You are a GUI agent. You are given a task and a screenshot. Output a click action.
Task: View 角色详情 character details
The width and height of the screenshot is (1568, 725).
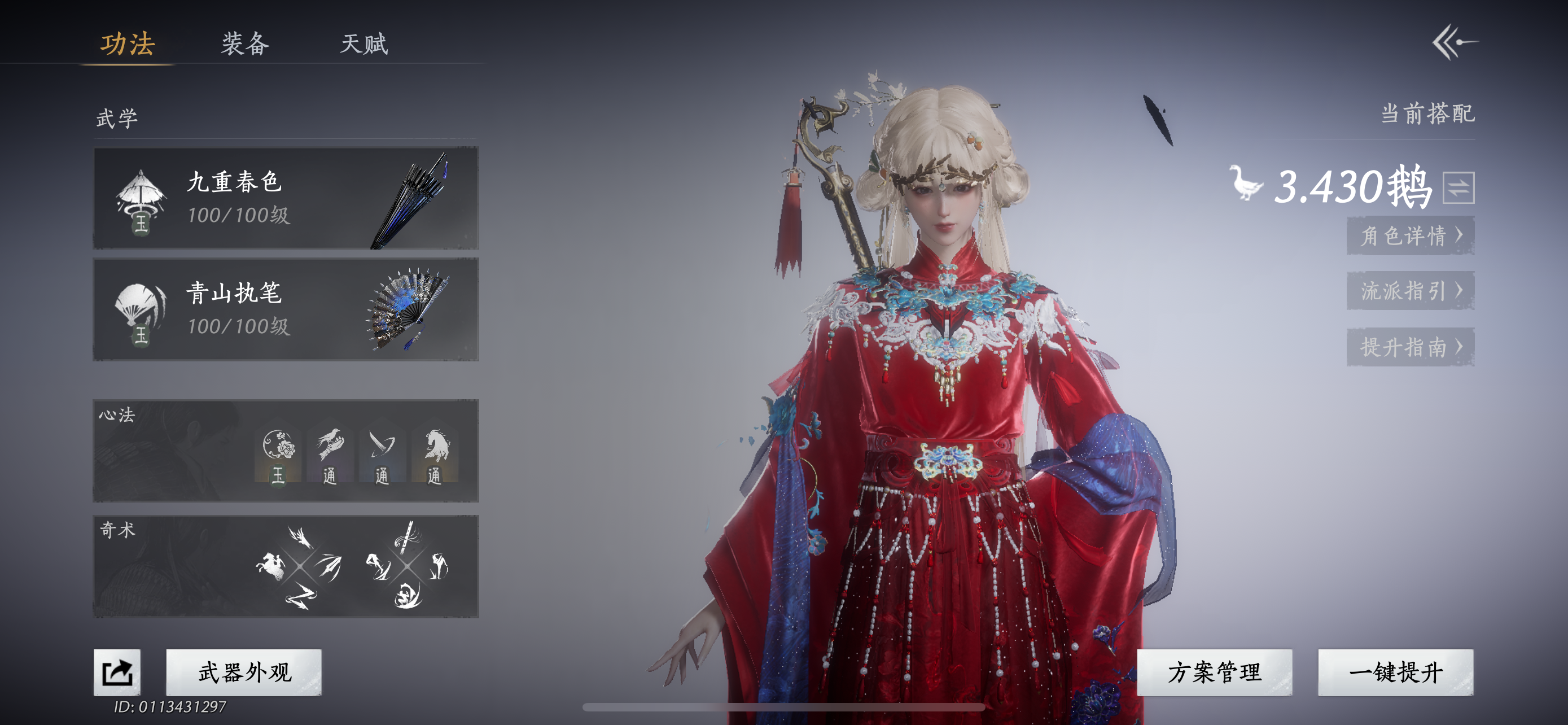[x=1411, y=235]
